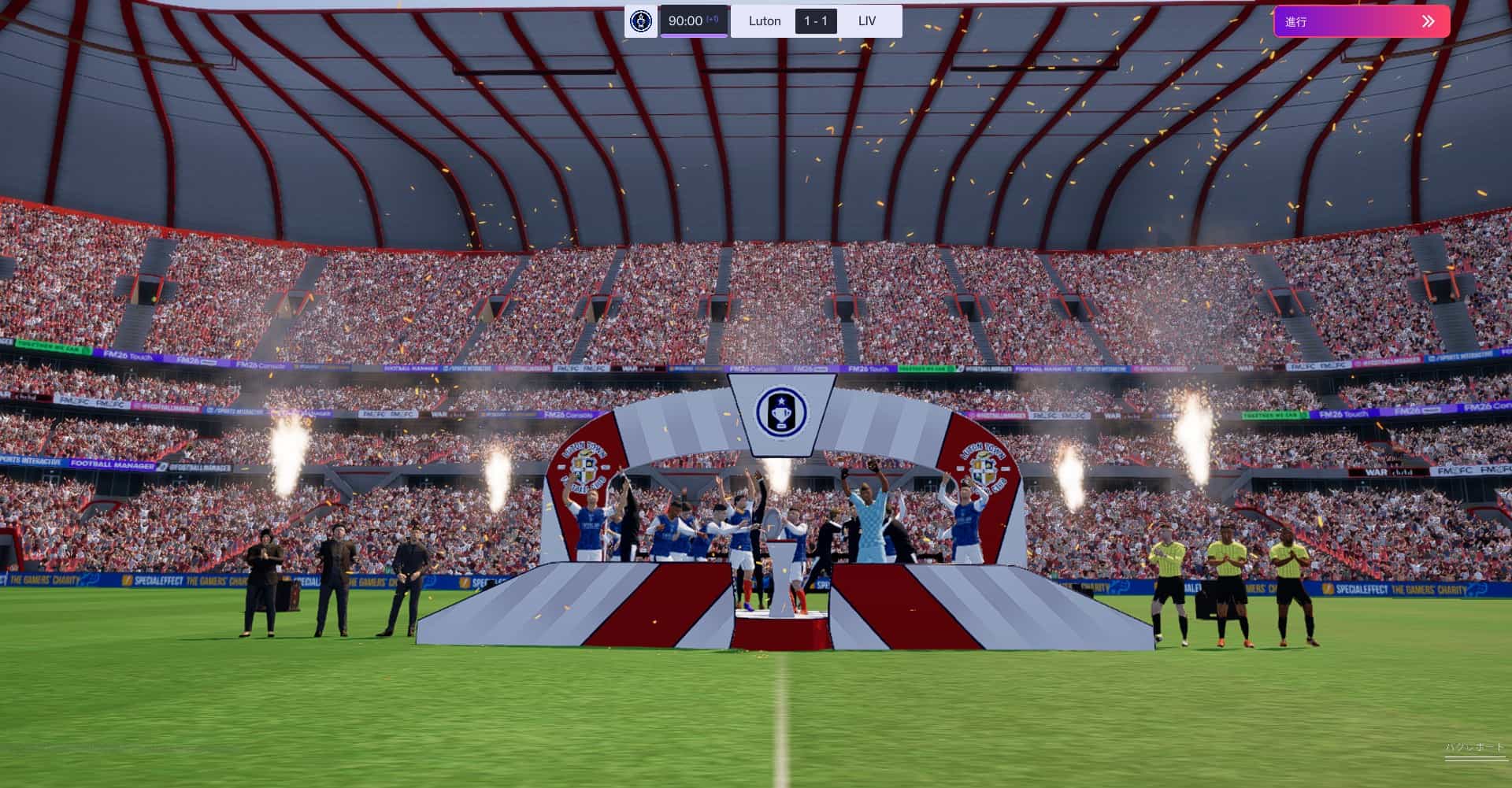Screen dimensions: 1512x788
Task: Click the competition trophy badge beside the clock
Action: (641, 21)
